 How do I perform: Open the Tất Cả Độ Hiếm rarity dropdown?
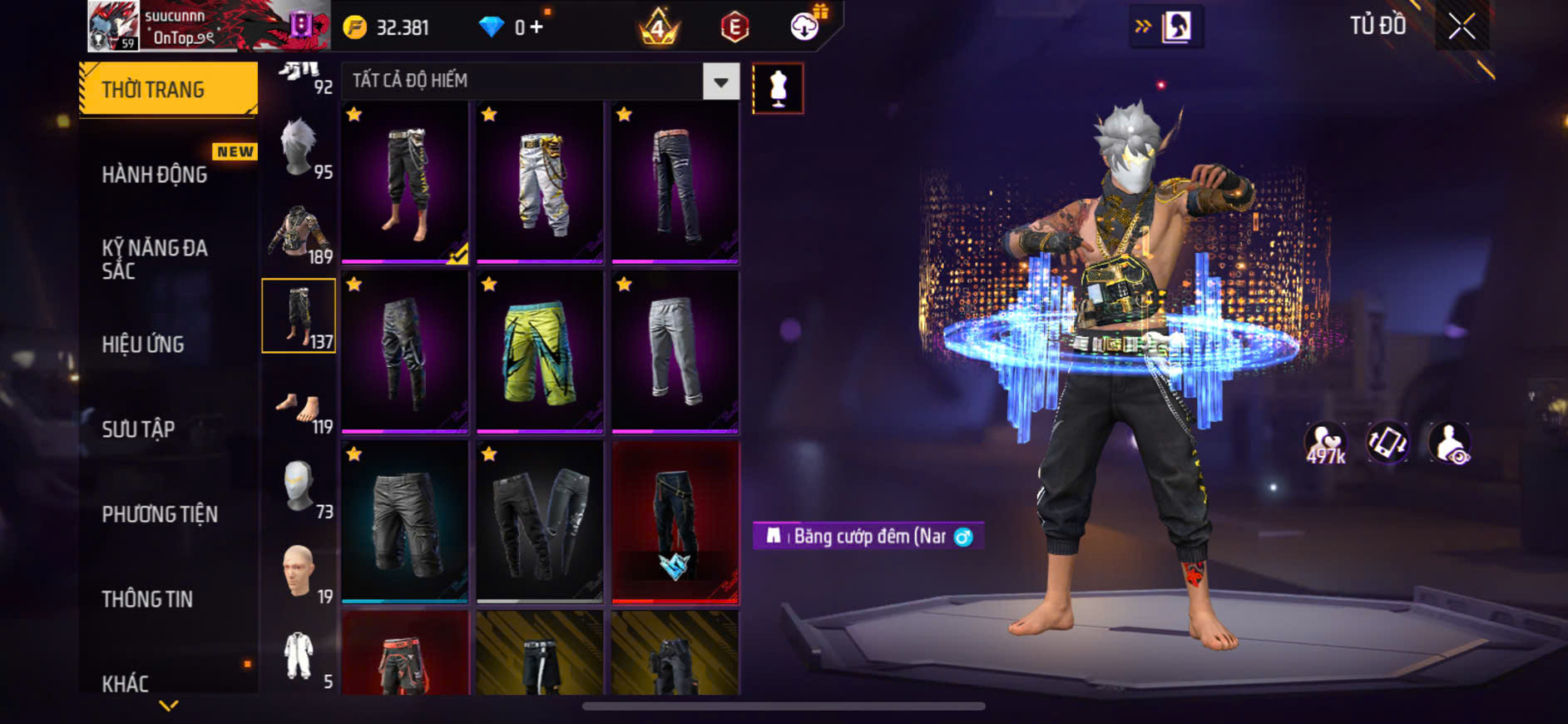[x=721, y=82]
